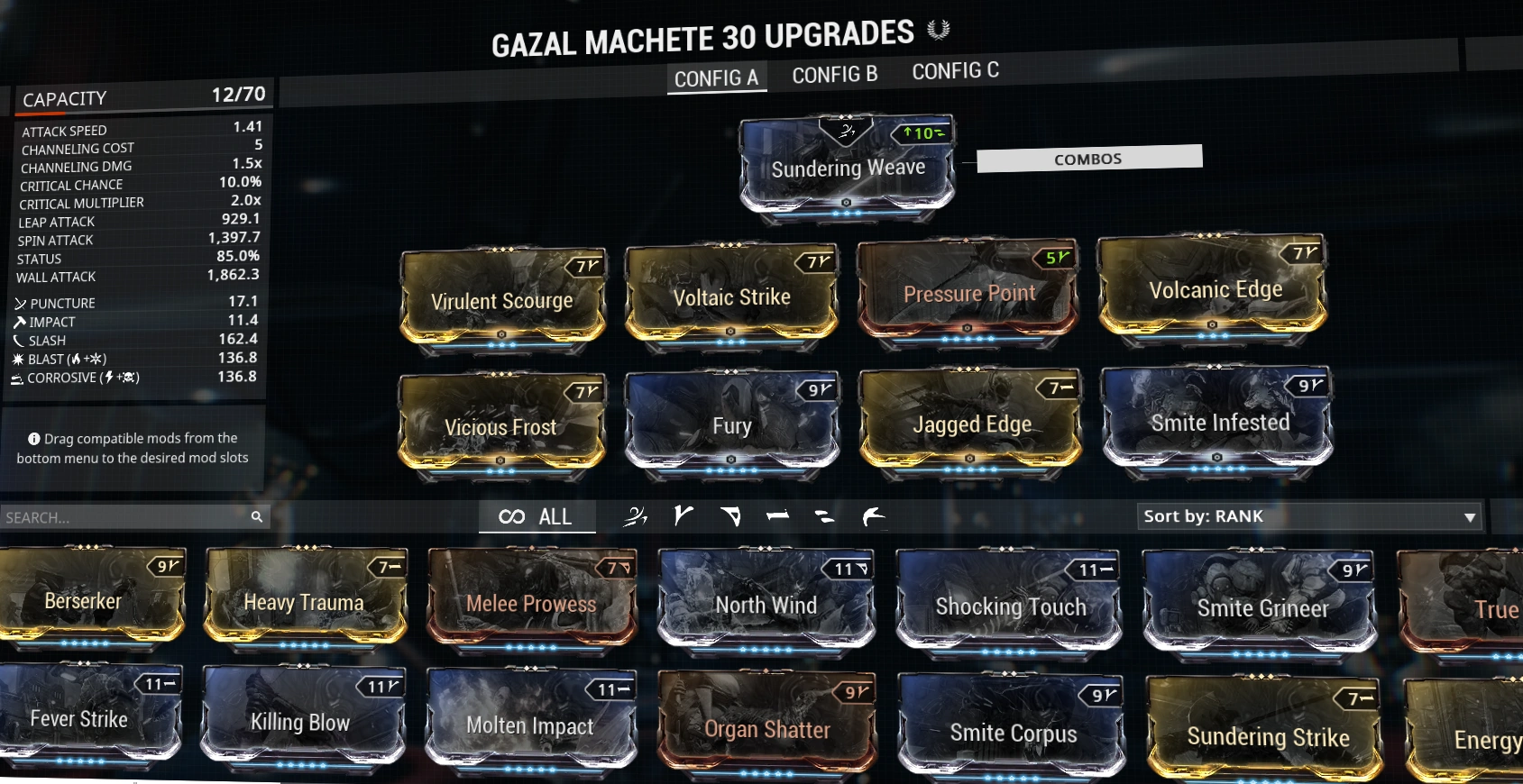Switch to CONFIG C tab
Viewport: 1523px width, 784px height.
[x=956, y=70]
